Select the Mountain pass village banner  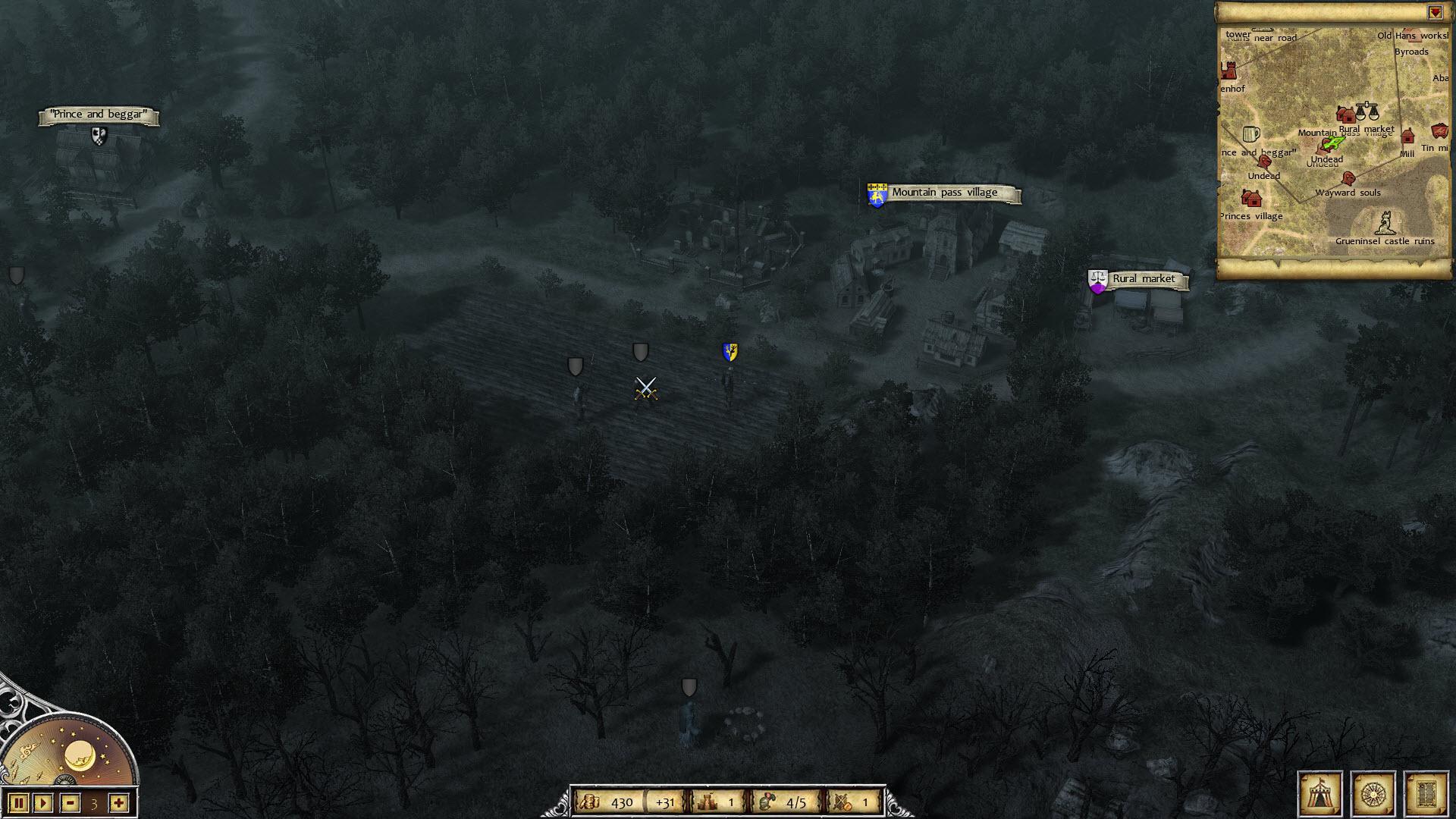(x=945, y=192)
